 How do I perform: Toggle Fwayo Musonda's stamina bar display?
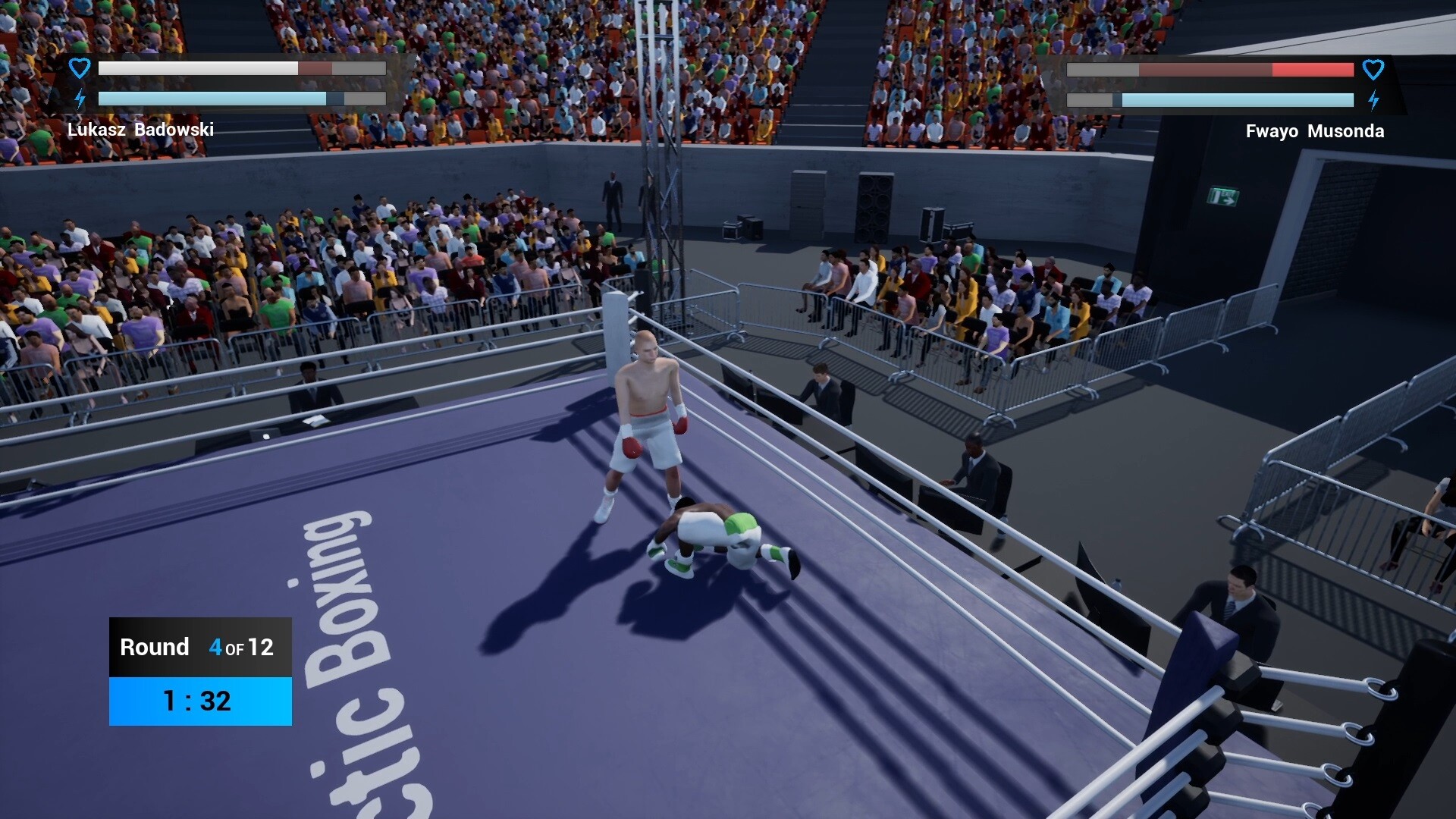[x=1210, y=99]
